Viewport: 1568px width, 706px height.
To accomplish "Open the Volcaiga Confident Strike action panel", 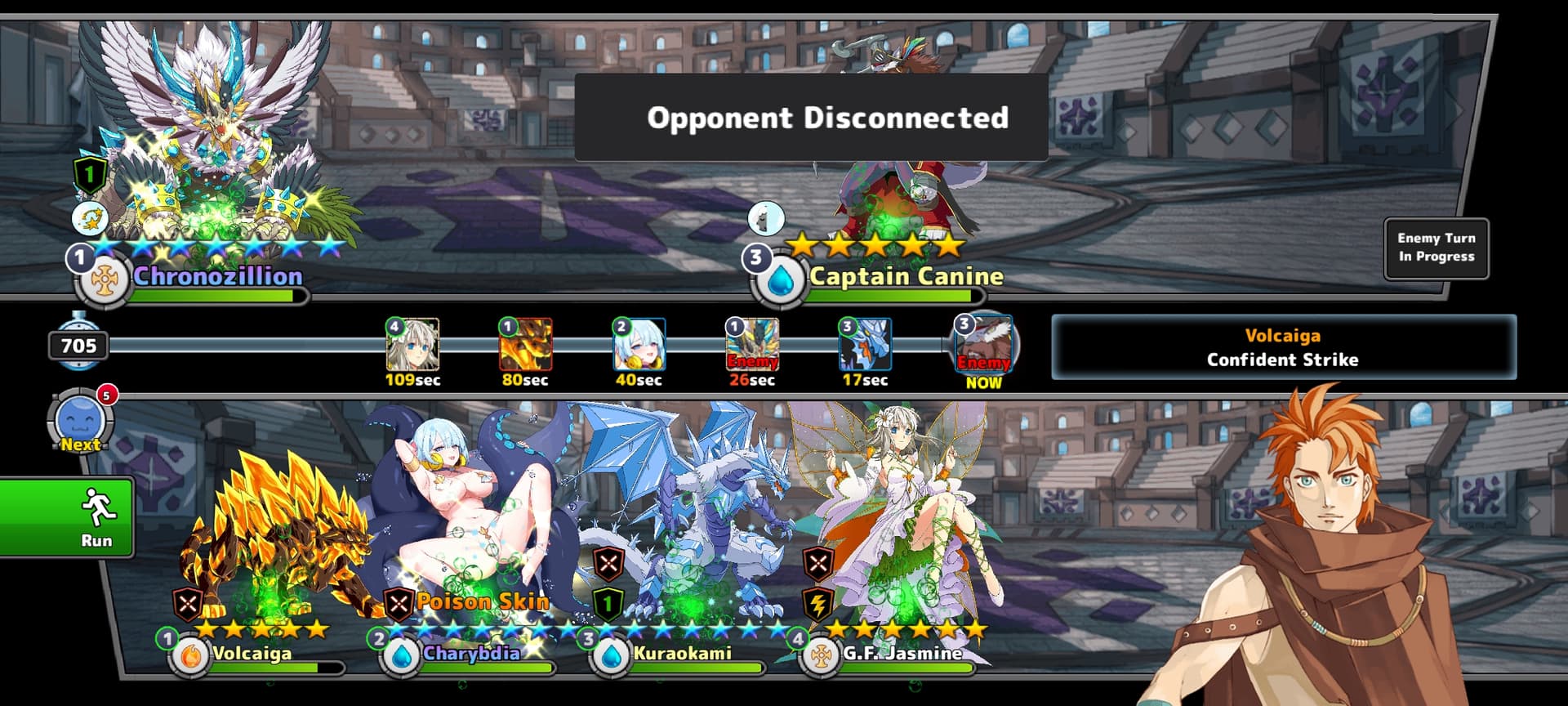I will (1283, 347).
